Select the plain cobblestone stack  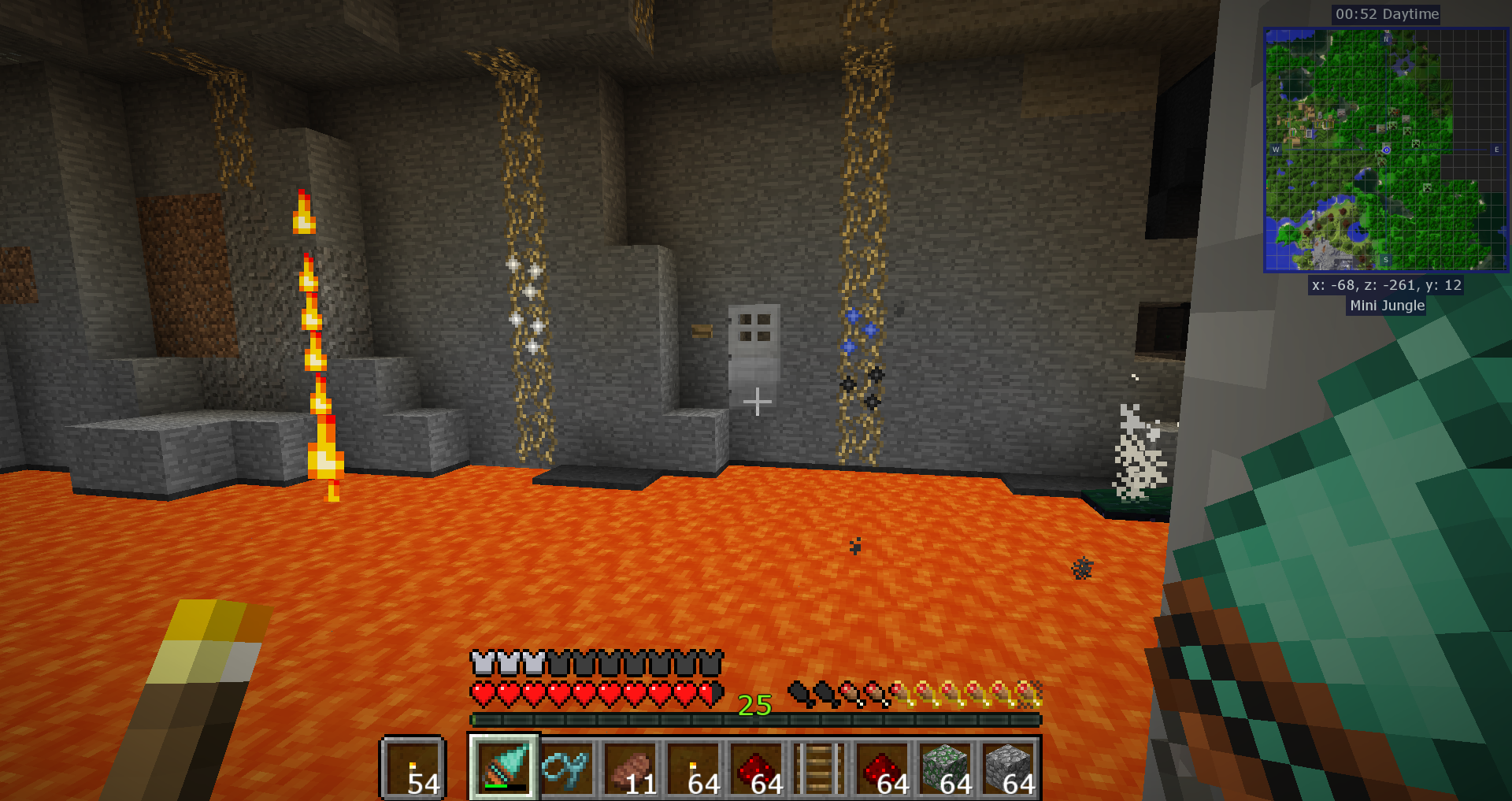coord(1008,767)
